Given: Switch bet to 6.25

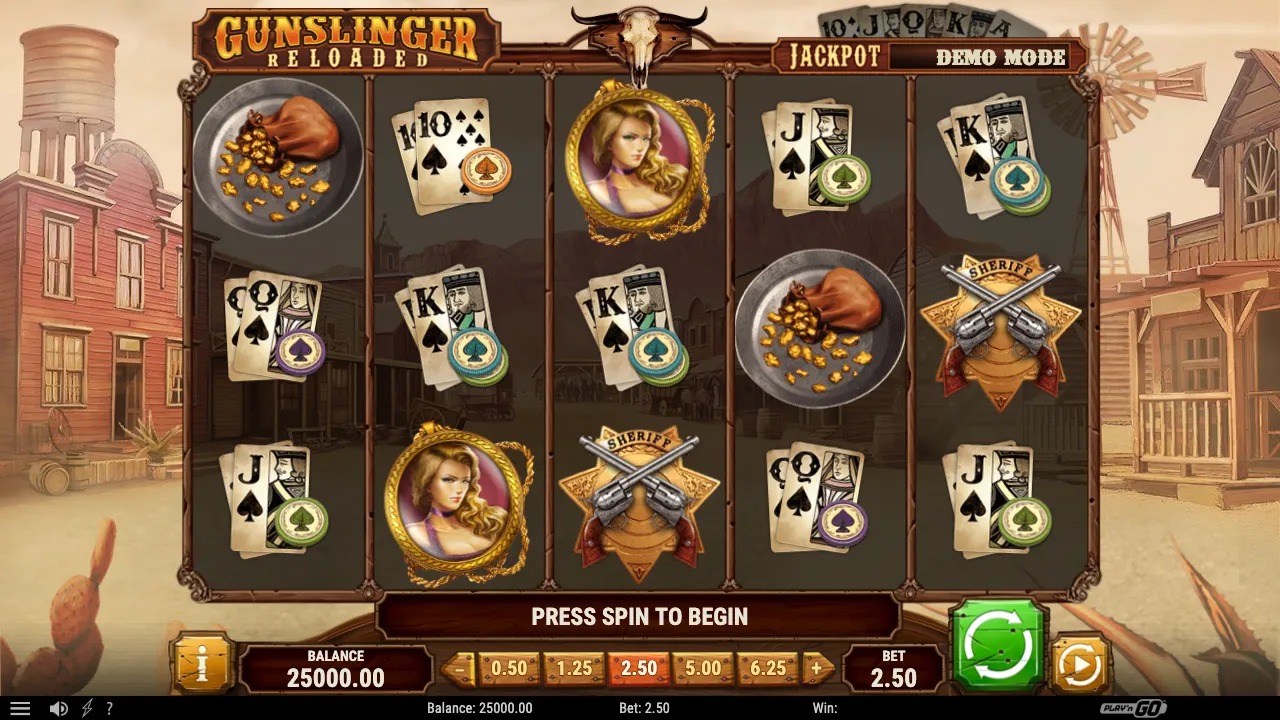Looking at the screenshot, I should click(767, 667).
